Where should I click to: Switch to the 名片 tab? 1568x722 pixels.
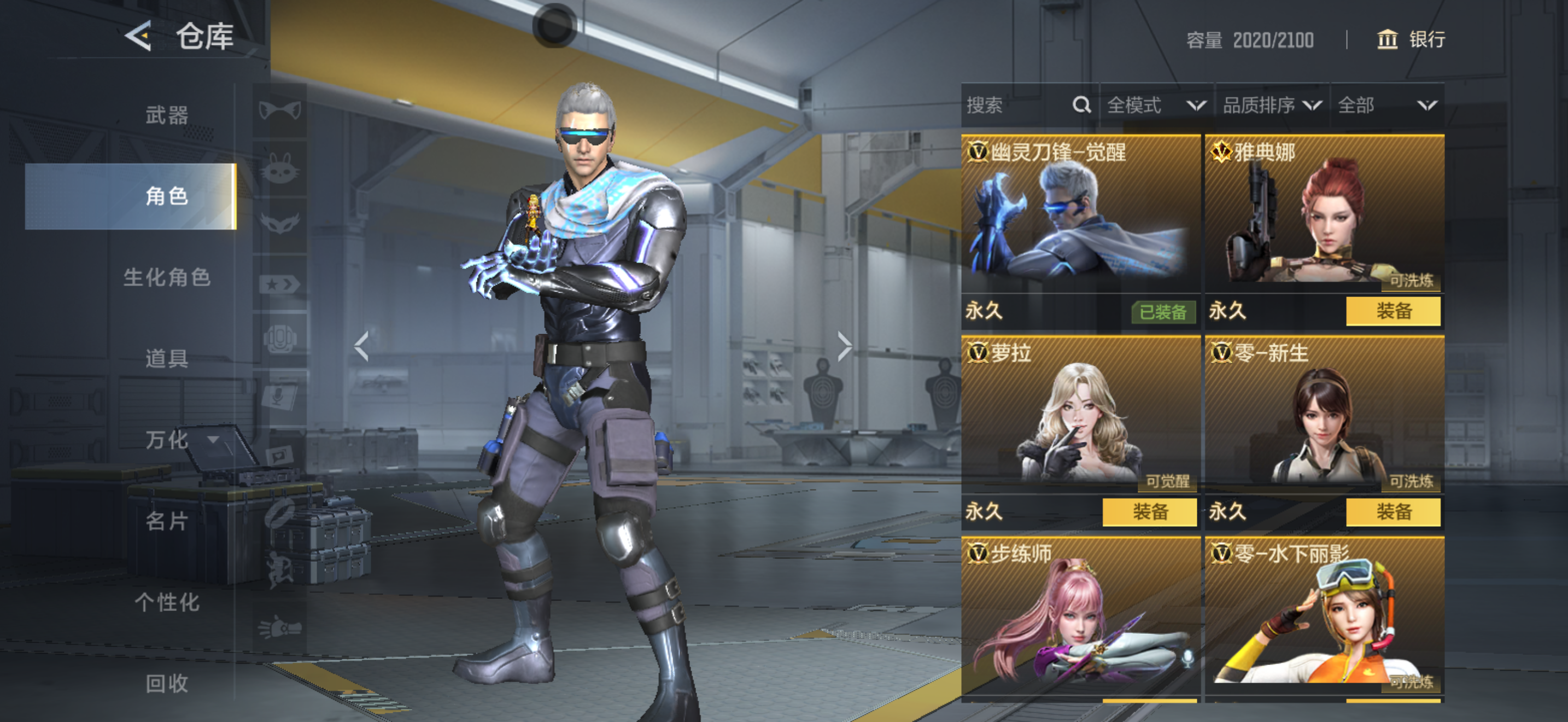point(166,521)
